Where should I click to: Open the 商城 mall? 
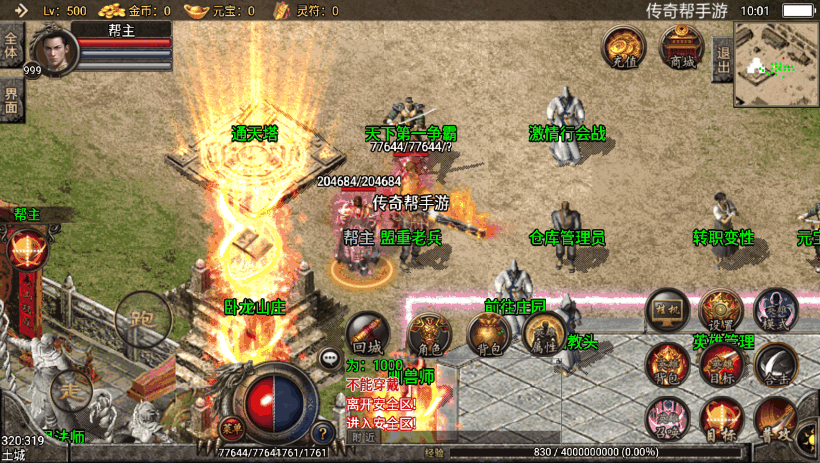pos(682,48)
